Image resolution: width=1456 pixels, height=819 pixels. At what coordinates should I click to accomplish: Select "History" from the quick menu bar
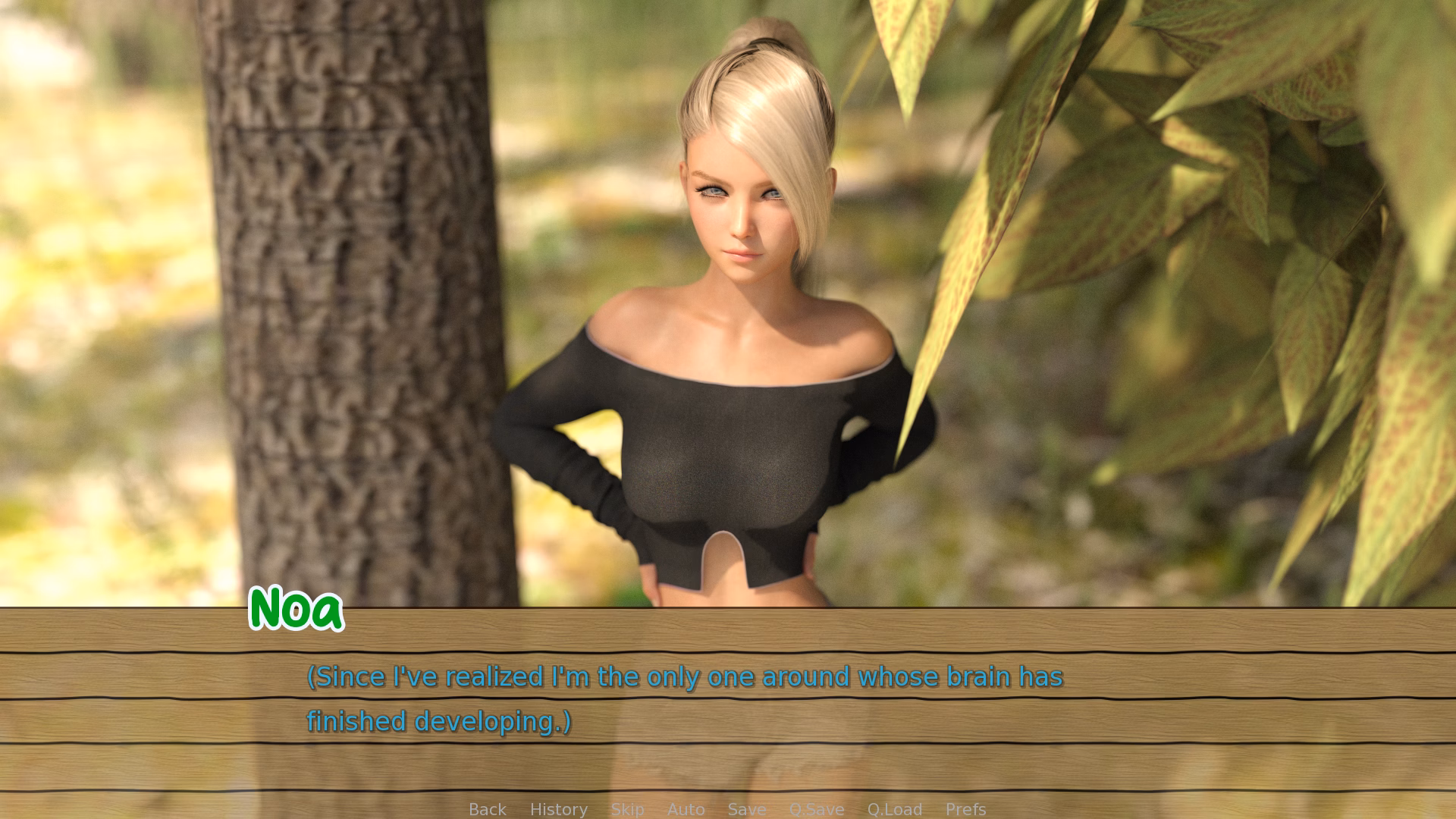pyautogui.click(x=558, y=809)
